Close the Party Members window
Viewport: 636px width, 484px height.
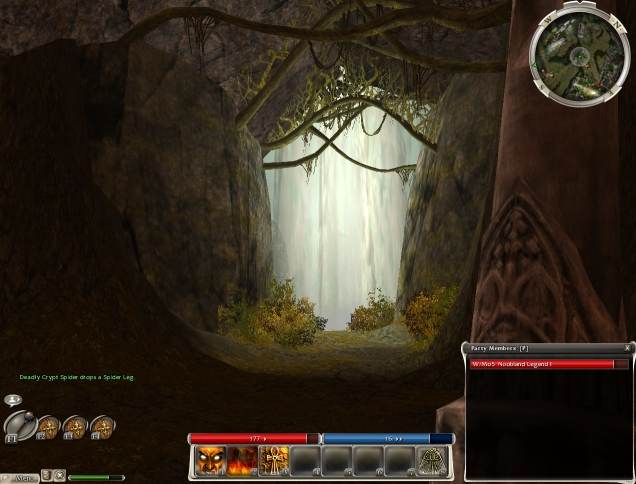(627, 348)
